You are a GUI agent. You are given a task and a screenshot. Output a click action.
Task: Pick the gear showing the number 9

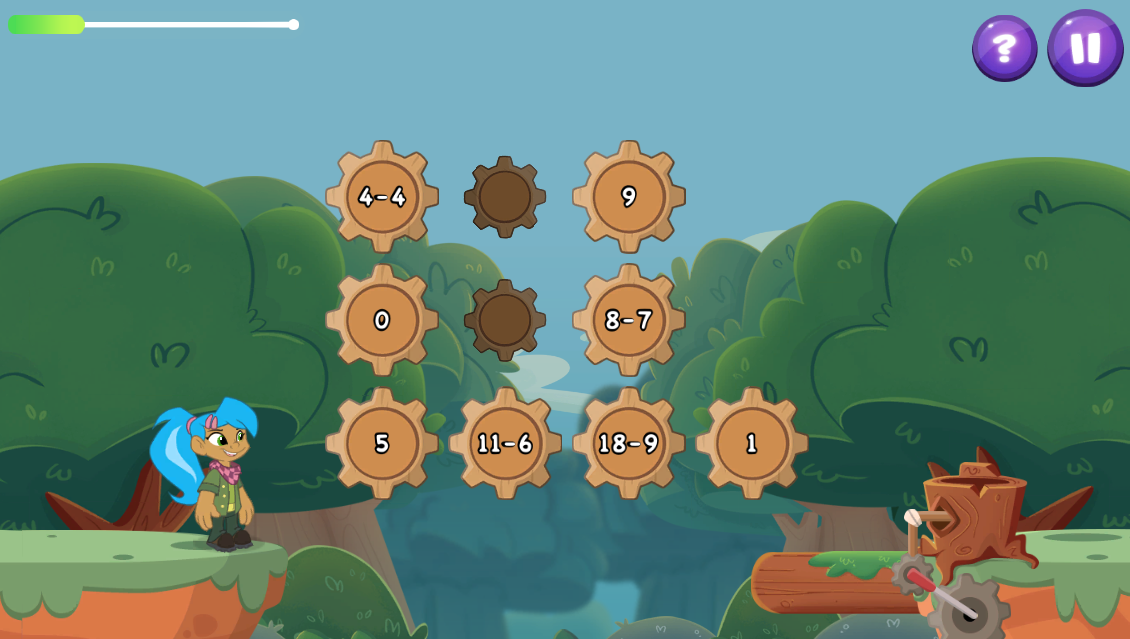[629, 197]
